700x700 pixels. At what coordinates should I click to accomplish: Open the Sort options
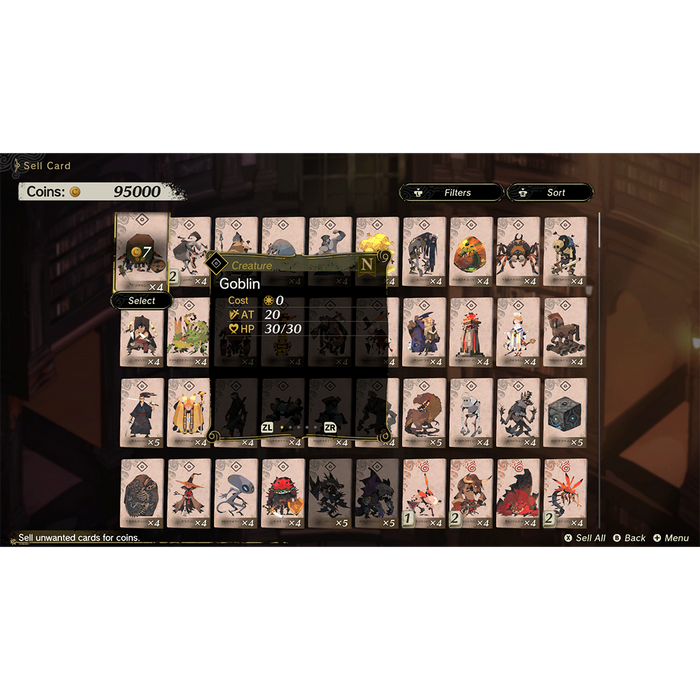[x=550, y=192]
